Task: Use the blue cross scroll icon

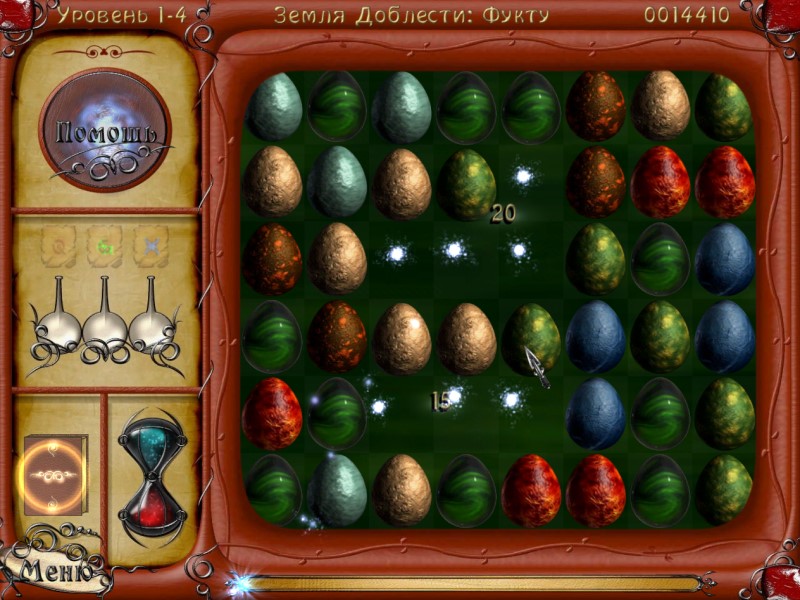Action: click(150, 244)
